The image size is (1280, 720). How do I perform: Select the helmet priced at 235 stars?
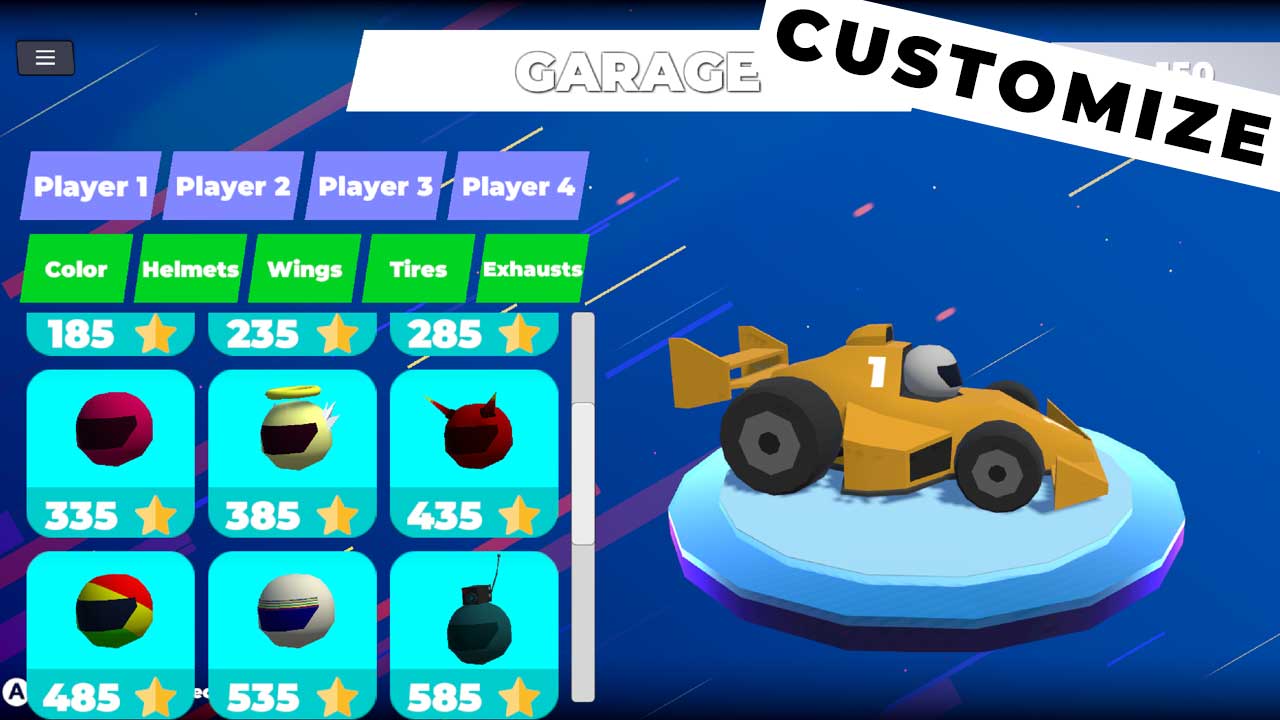[x=292, y=334]
